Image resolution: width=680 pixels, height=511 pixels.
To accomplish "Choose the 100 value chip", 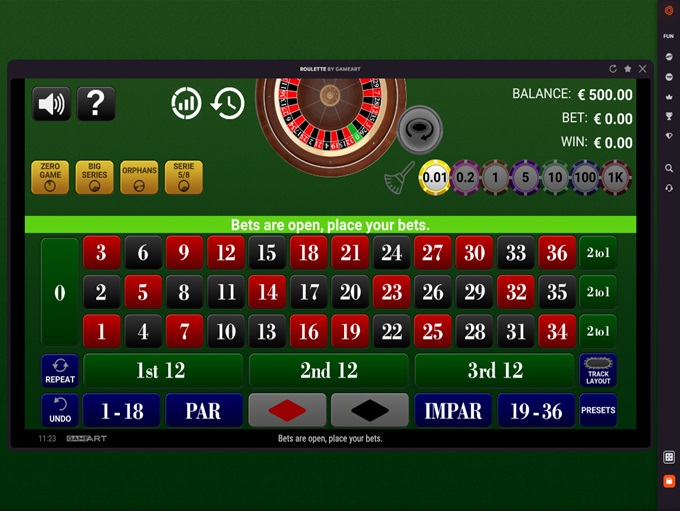I will (585, 178).
